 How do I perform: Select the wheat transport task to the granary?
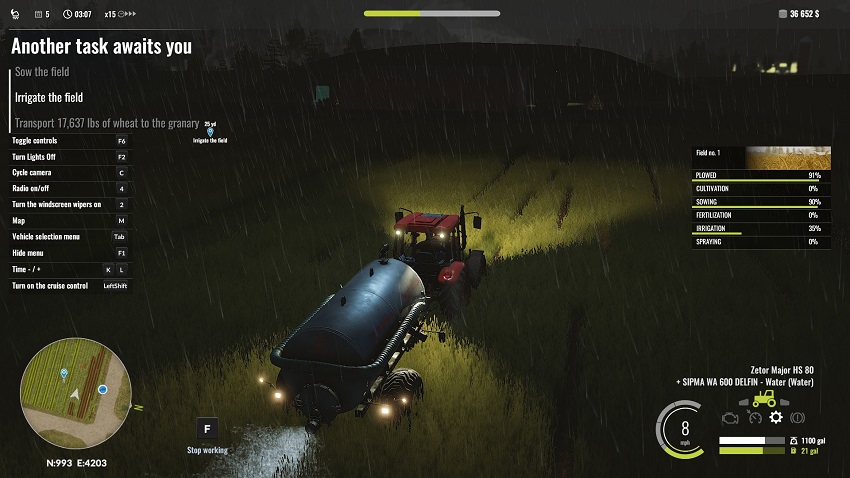107,123
